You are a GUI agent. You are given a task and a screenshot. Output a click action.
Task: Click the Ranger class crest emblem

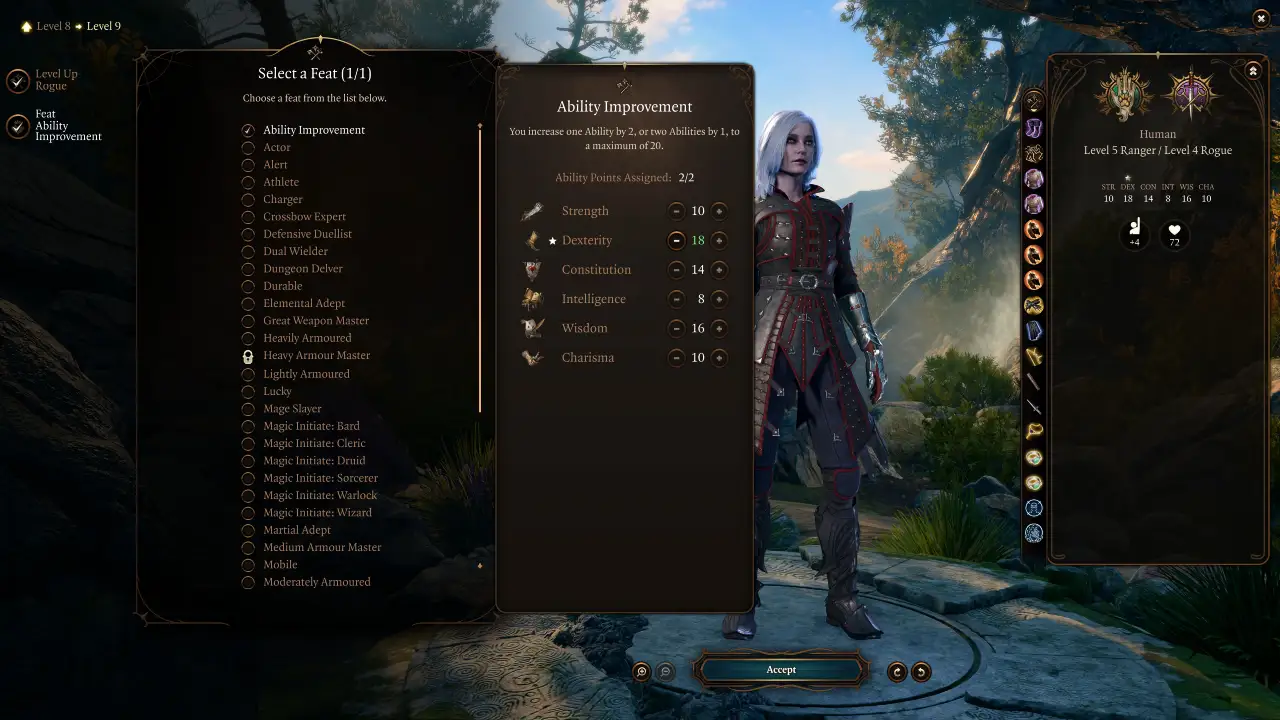pos(1123,98)
